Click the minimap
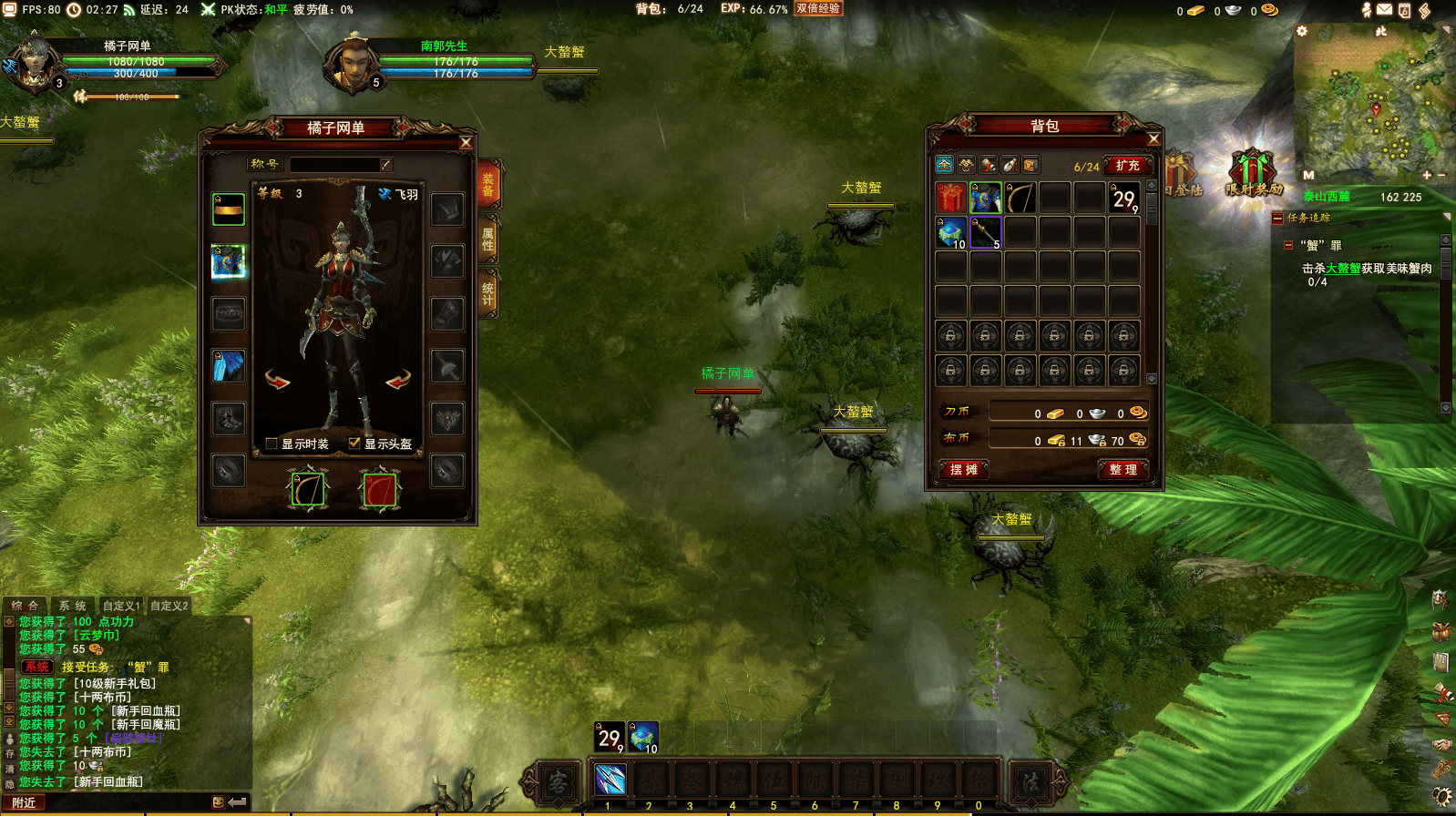This screenshot has height=816, width=1456. [1372, 105]
